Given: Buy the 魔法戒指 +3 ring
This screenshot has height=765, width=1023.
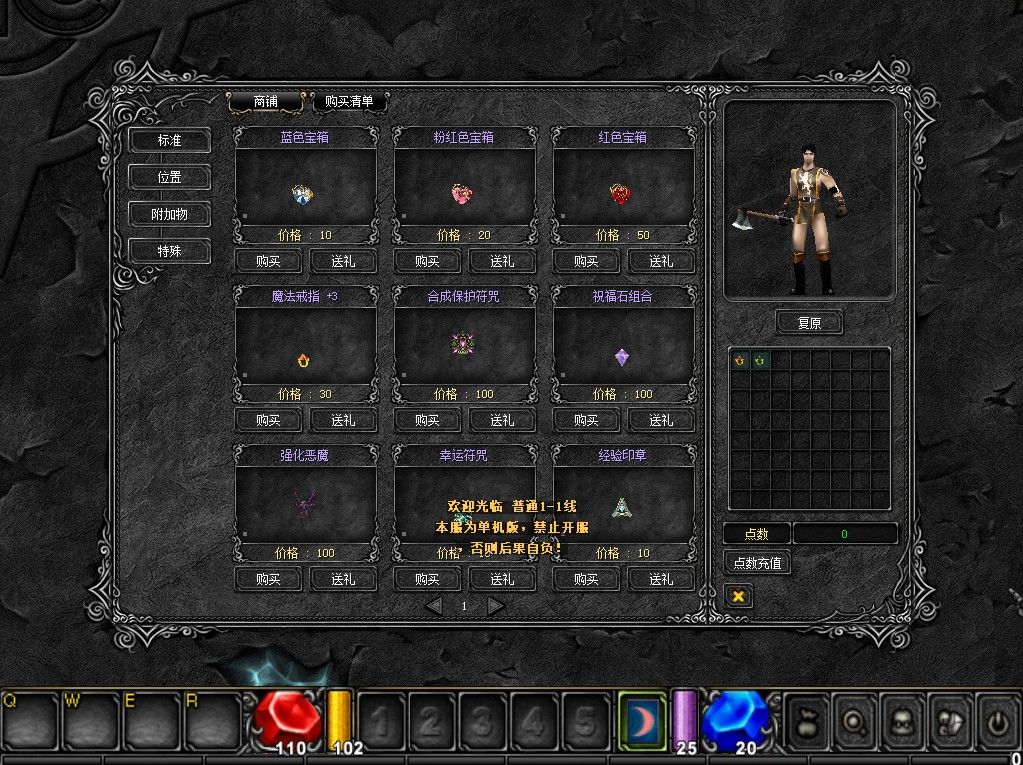Looking at the screenshot, I should tap(268, 420).
